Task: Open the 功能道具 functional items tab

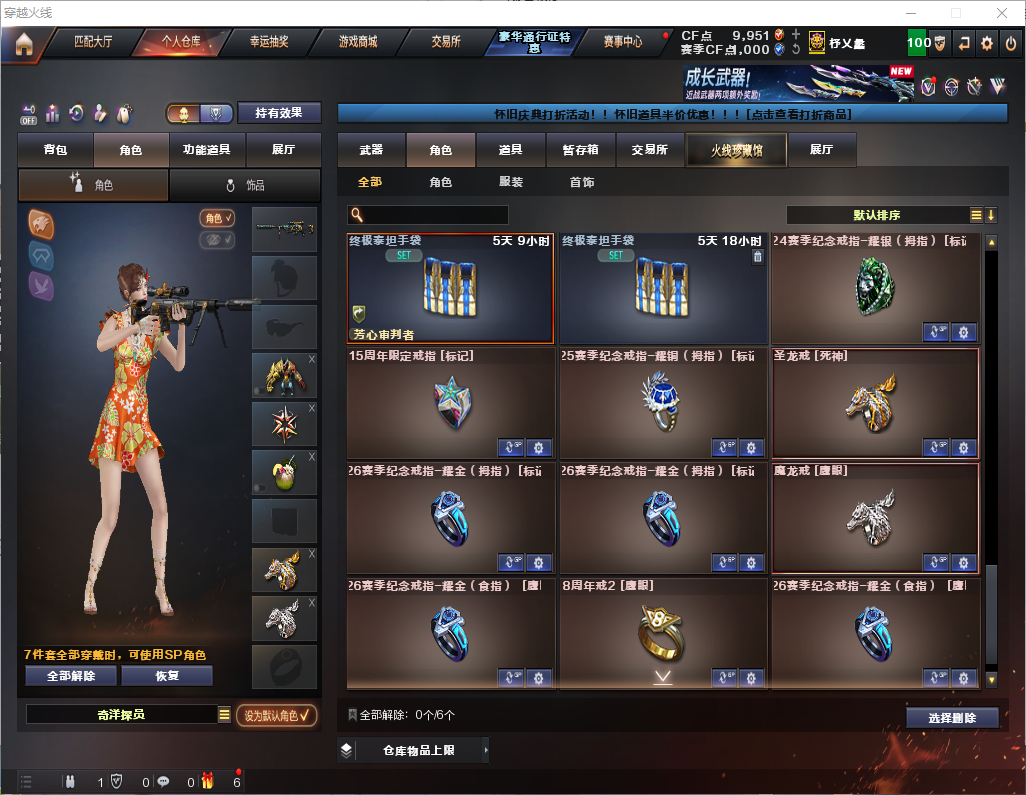Action: point(207,150)
